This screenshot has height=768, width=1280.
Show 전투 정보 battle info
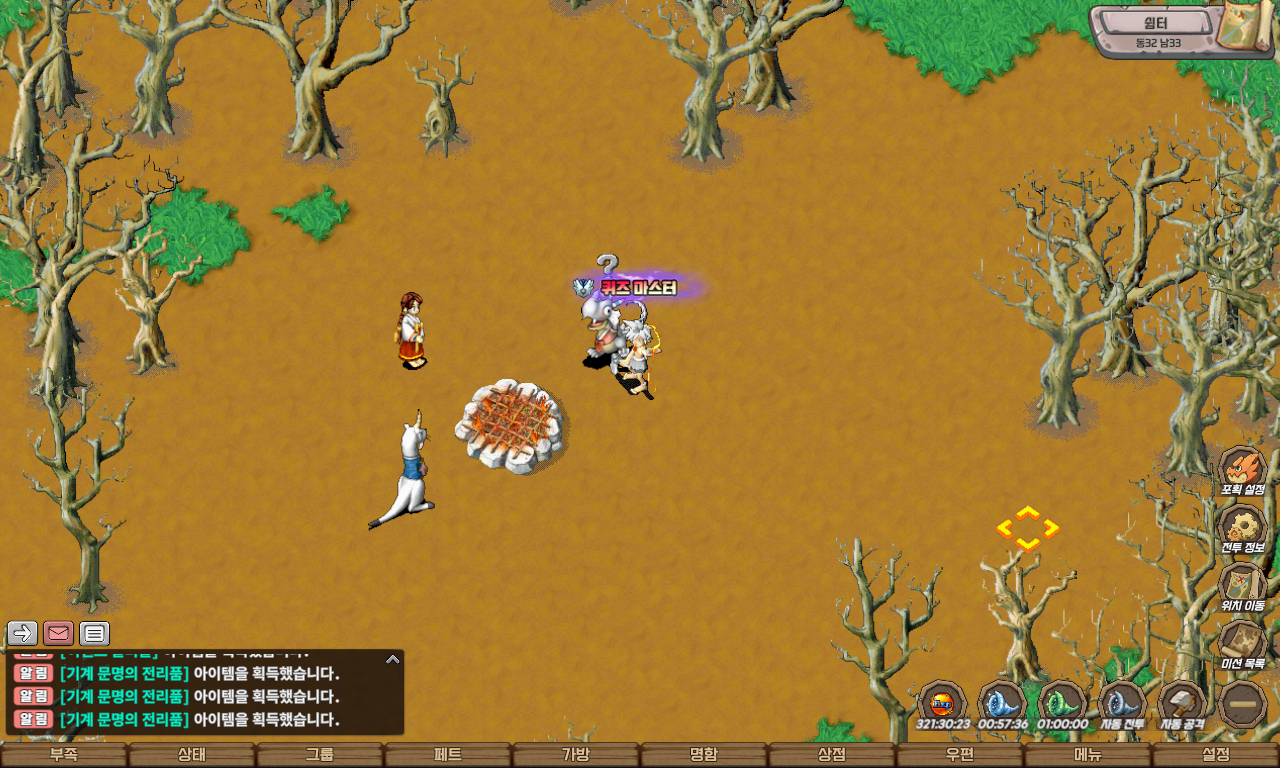tap(1242, 527)
